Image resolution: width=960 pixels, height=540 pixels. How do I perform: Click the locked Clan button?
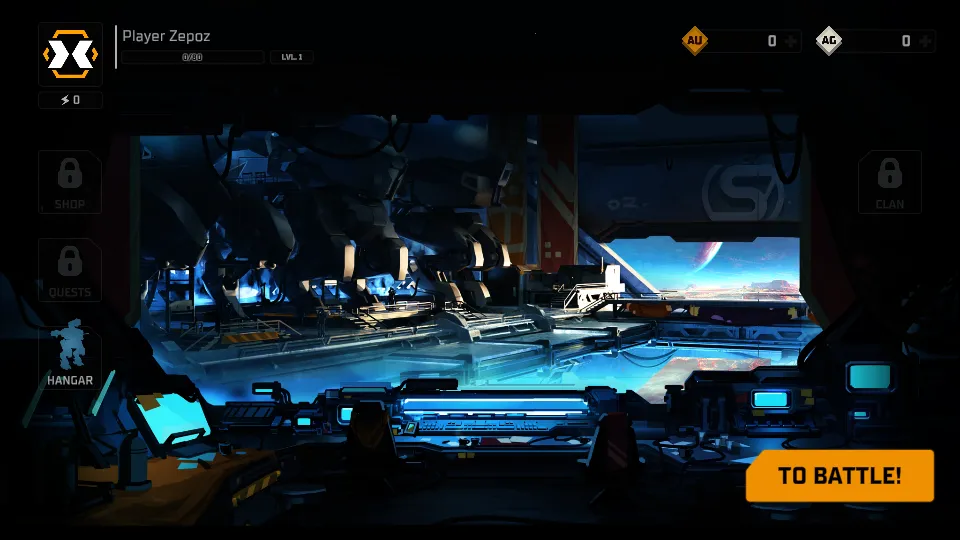(x=889, y=181)
